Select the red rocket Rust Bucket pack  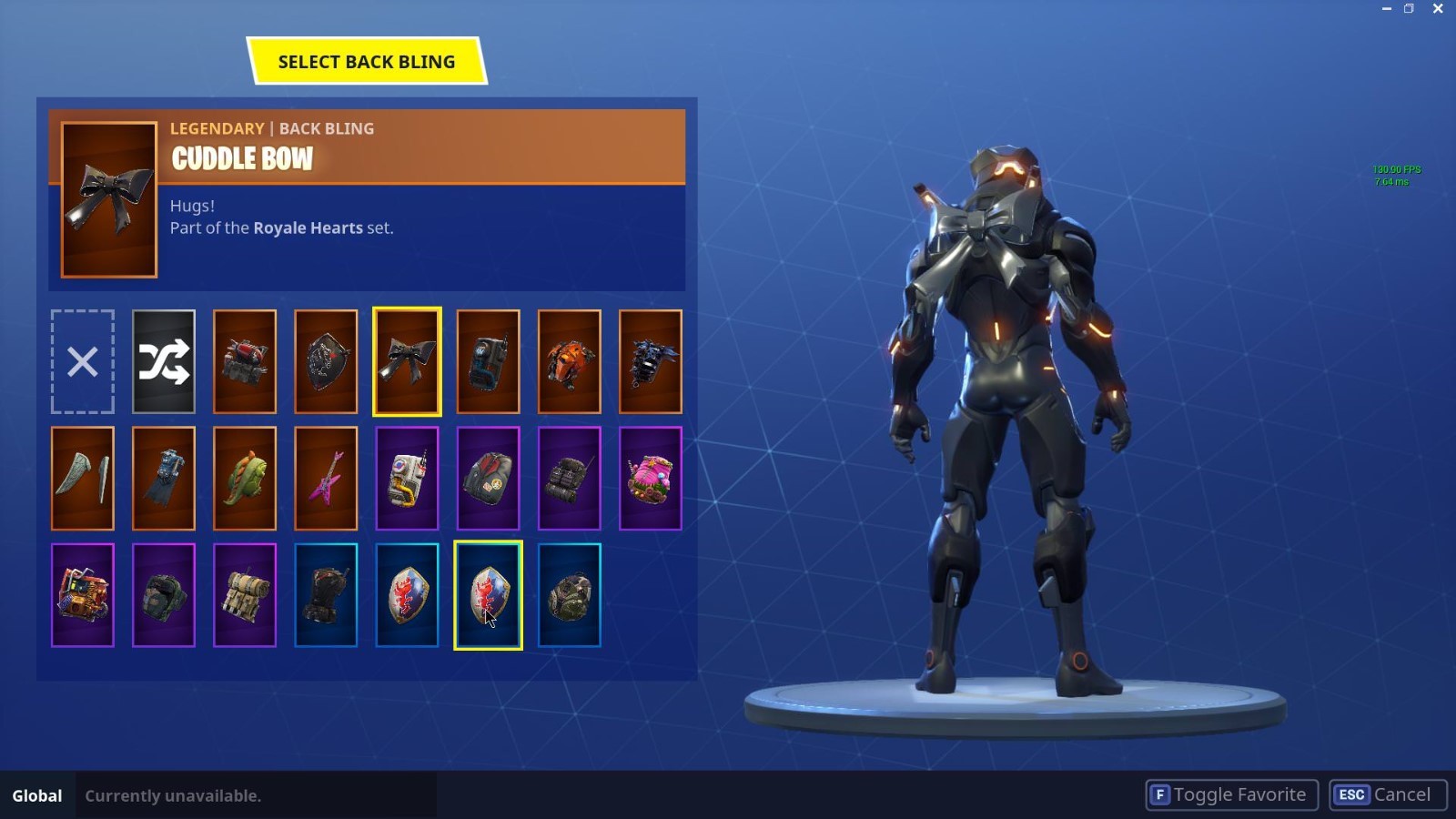[x=244, y=361]
